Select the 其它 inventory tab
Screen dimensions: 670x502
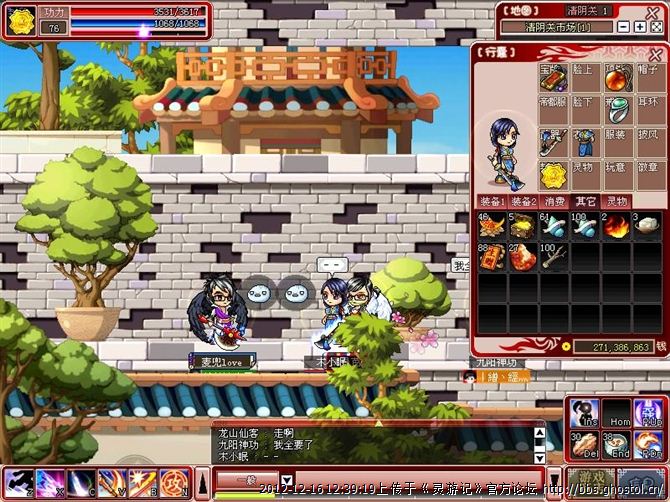tap(585, 201)
